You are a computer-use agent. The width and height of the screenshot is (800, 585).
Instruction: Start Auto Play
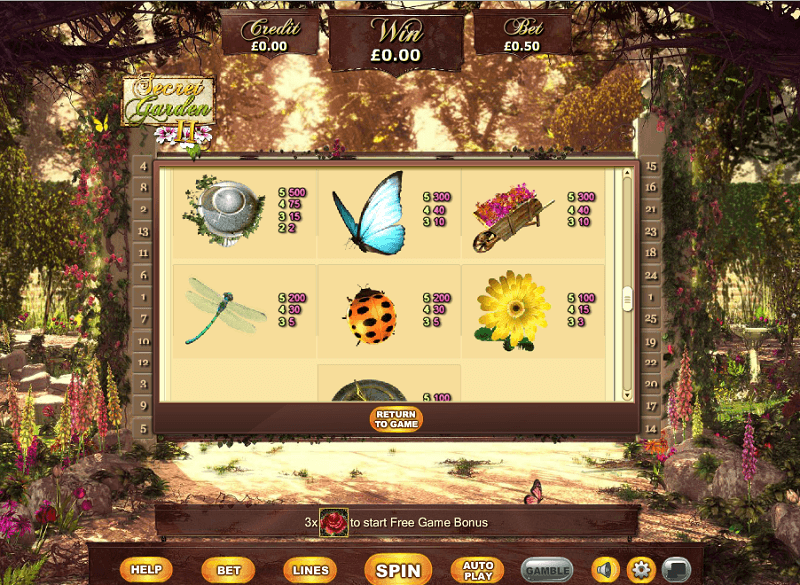(478, 570)
